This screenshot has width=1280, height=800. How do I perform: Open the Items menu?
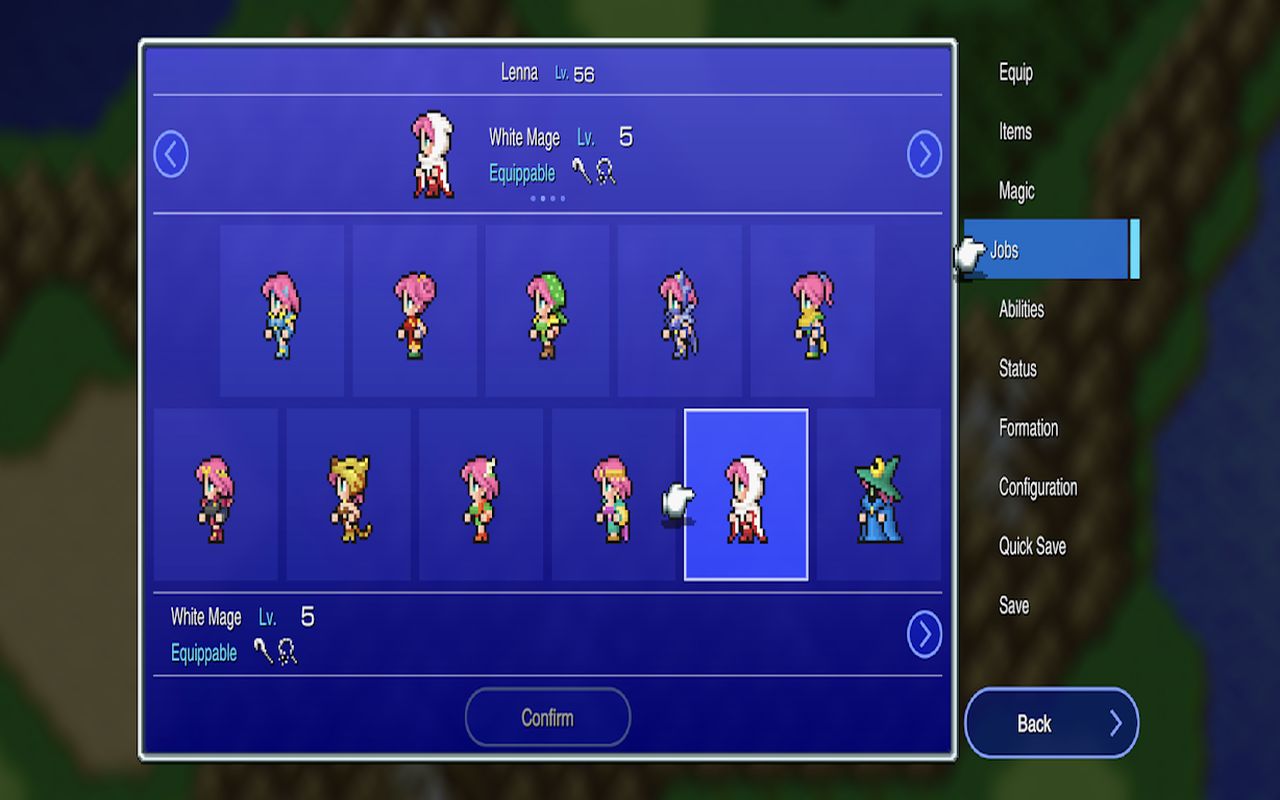coord(1015,132)
